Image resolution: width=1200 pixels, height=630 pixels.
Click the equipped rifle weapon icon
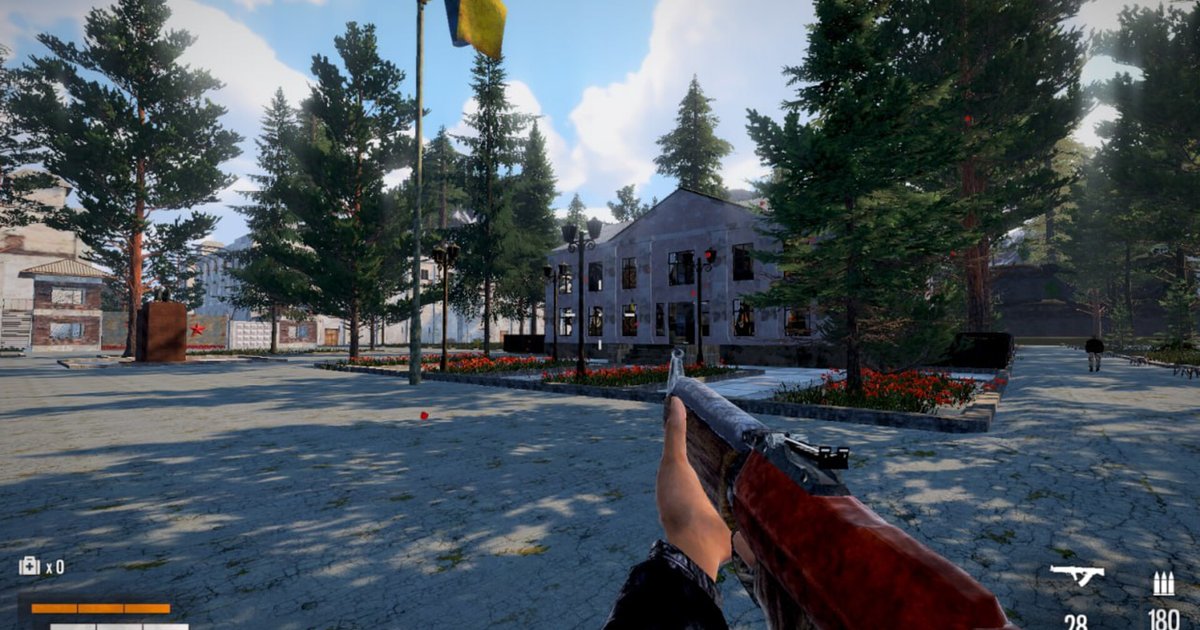point(1076,575)
